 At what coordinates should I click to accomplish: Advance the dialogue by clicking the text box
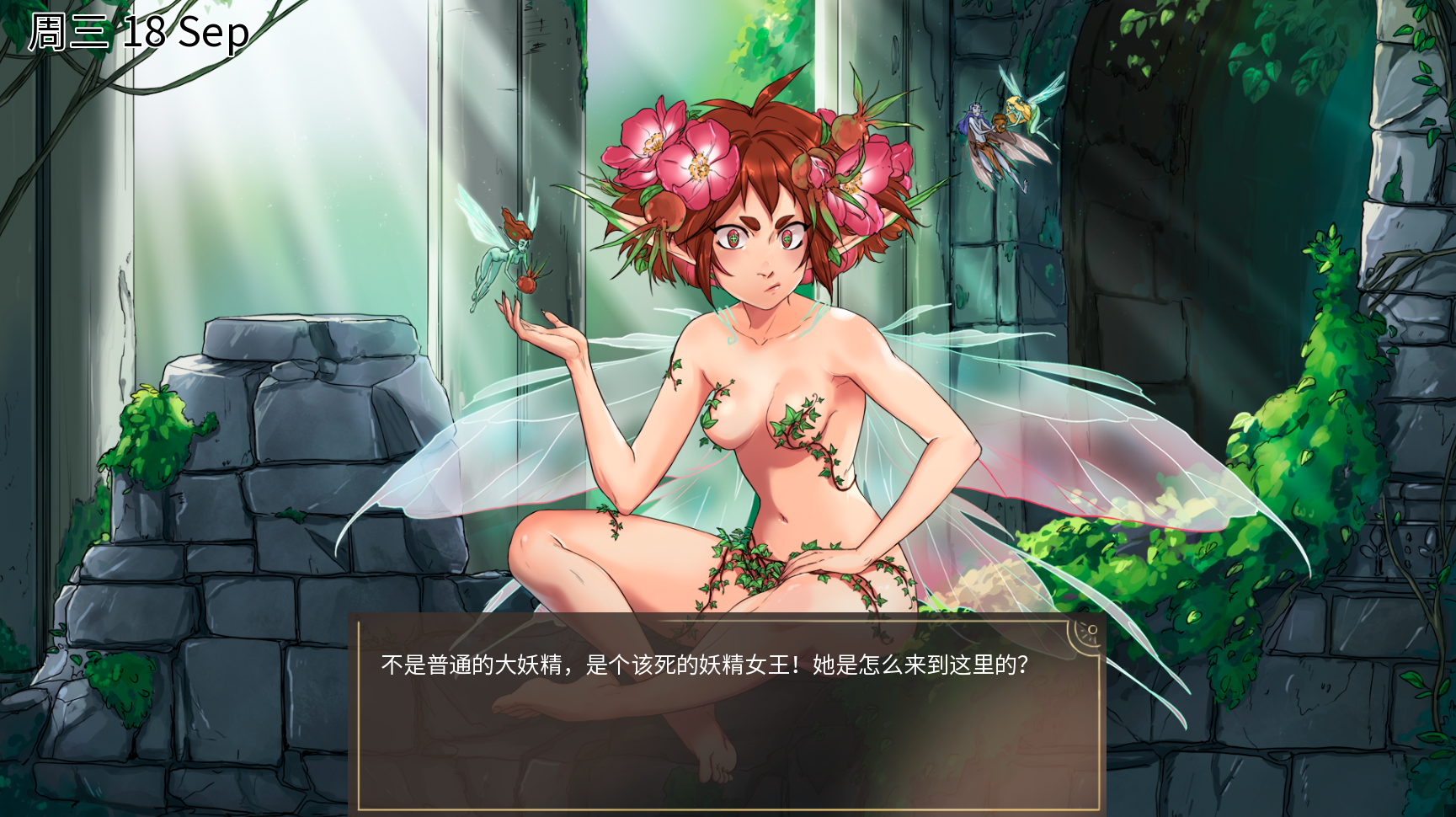point(729,716)
